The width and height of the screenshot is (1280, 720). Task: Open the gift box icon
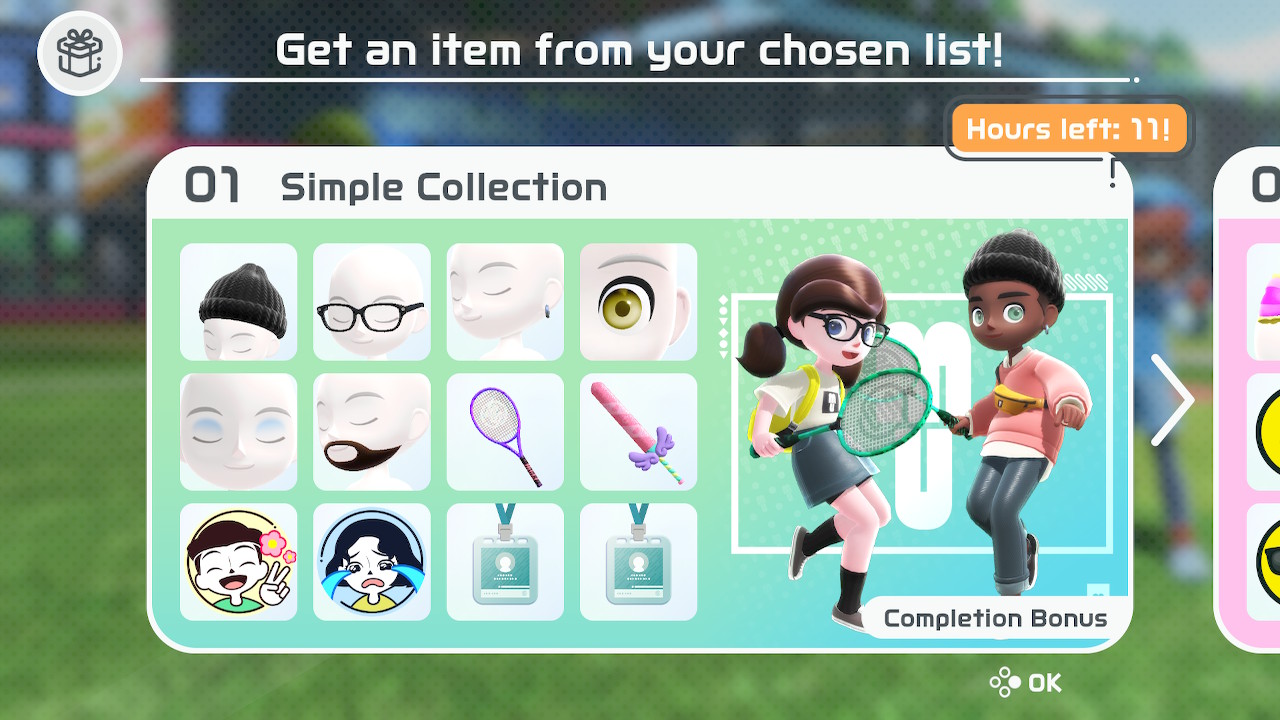pos(80,52)
